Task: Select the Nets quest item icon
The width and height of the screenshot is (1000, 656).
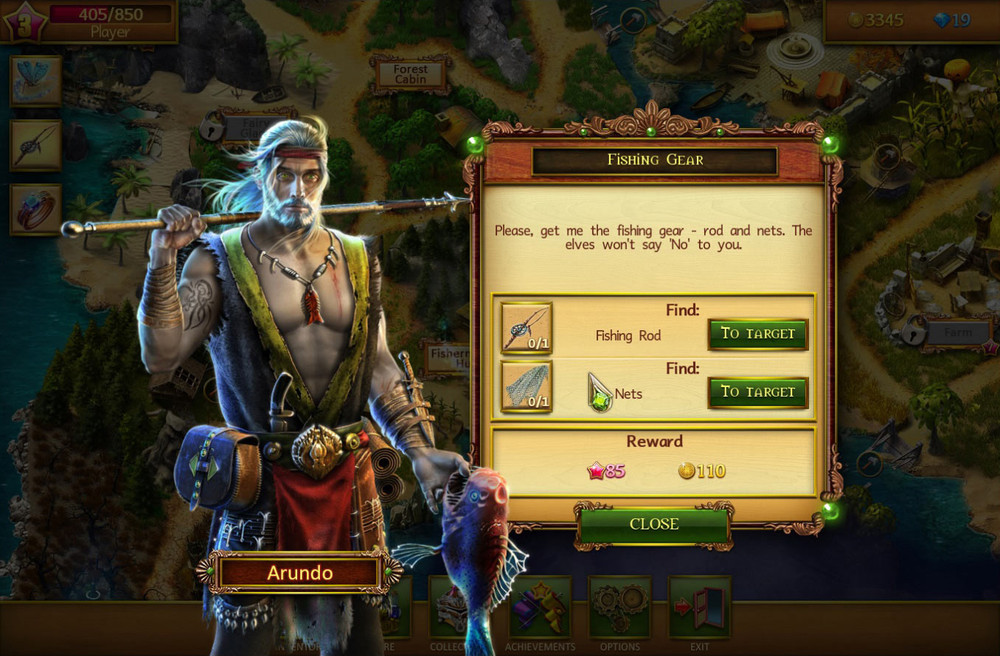Action: point(526,387)
